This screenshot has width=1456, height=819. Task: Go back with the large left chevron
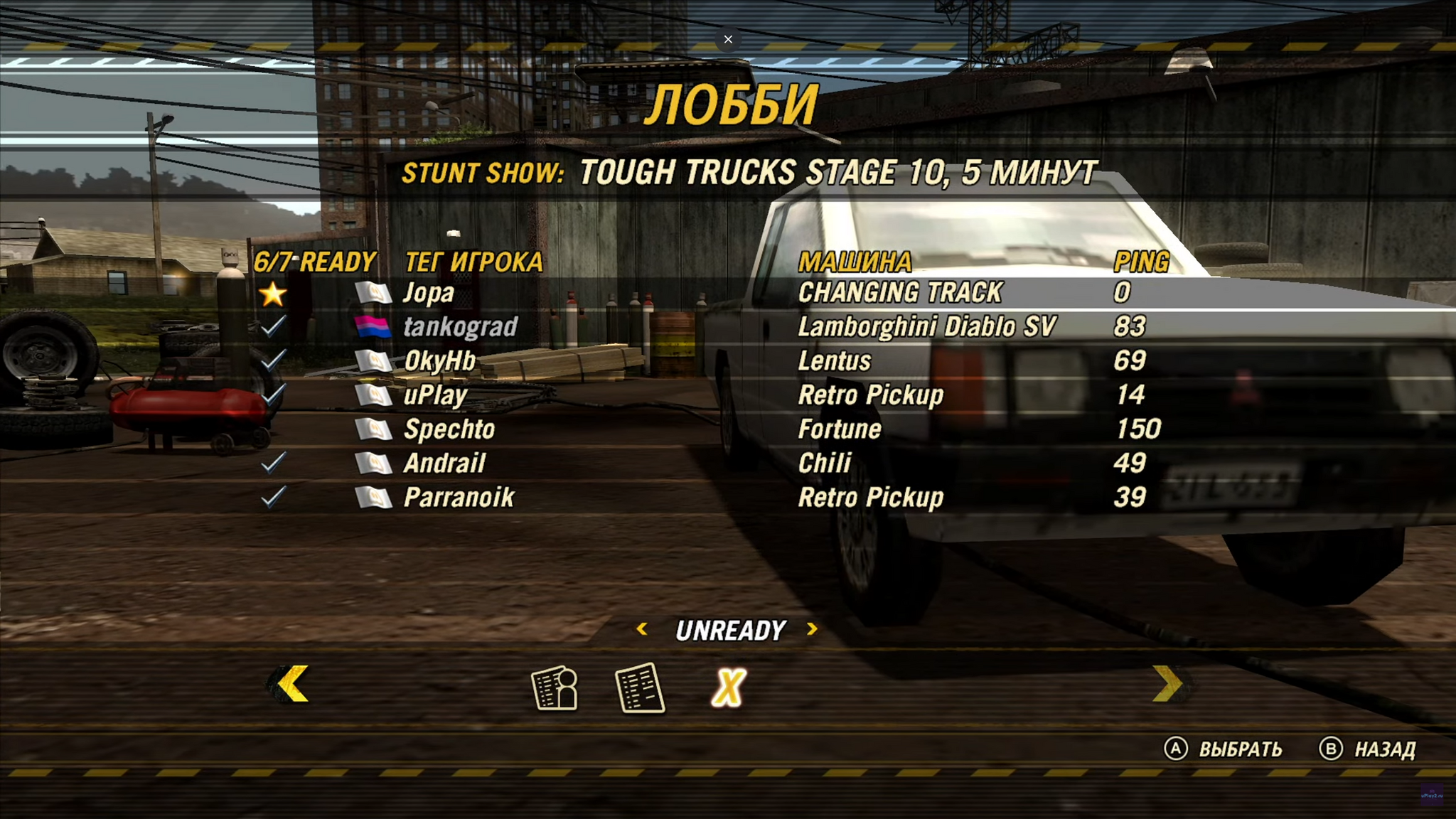point(291,685)
